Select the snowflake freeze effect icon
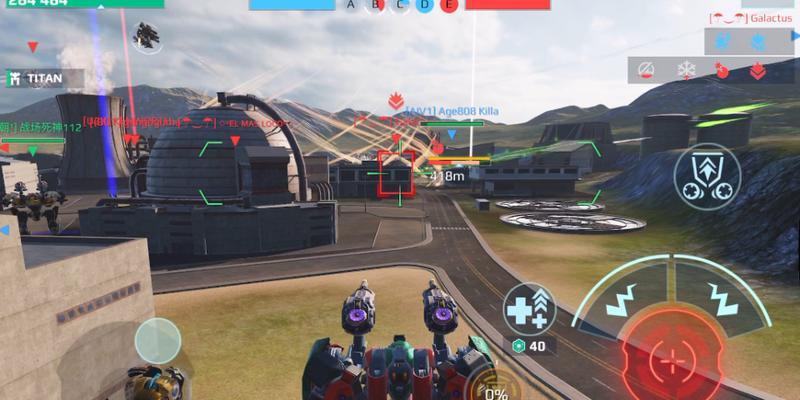This screenshot has width=800, height=400. point(686,70)
